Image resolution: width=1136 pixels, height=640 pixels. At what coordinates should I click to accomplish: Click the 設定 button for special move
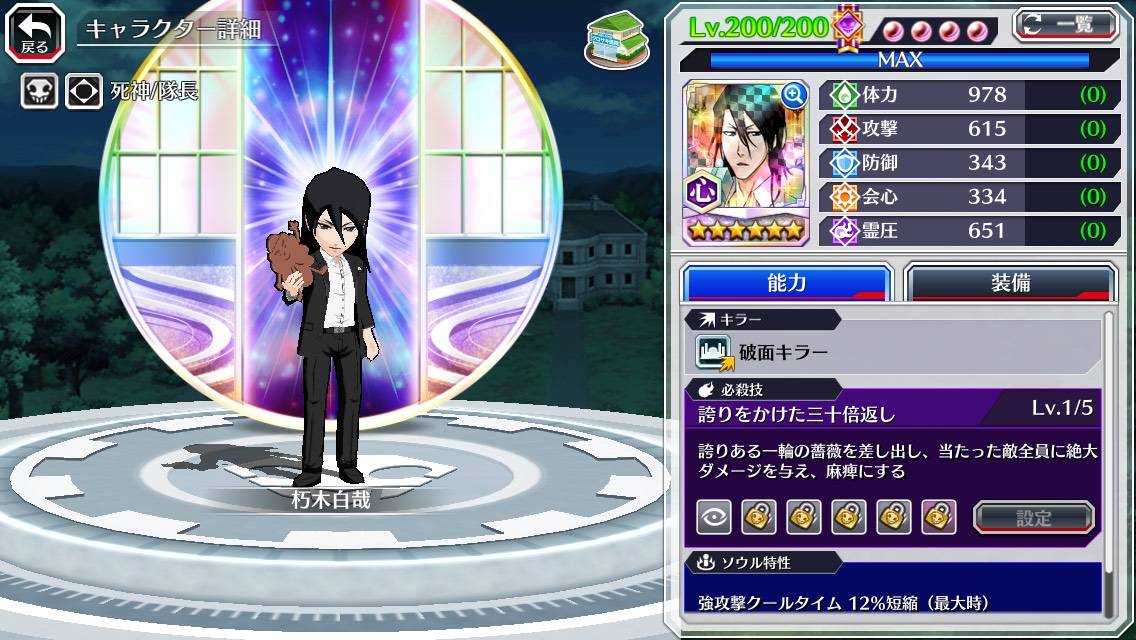[x=1034, y=517]
